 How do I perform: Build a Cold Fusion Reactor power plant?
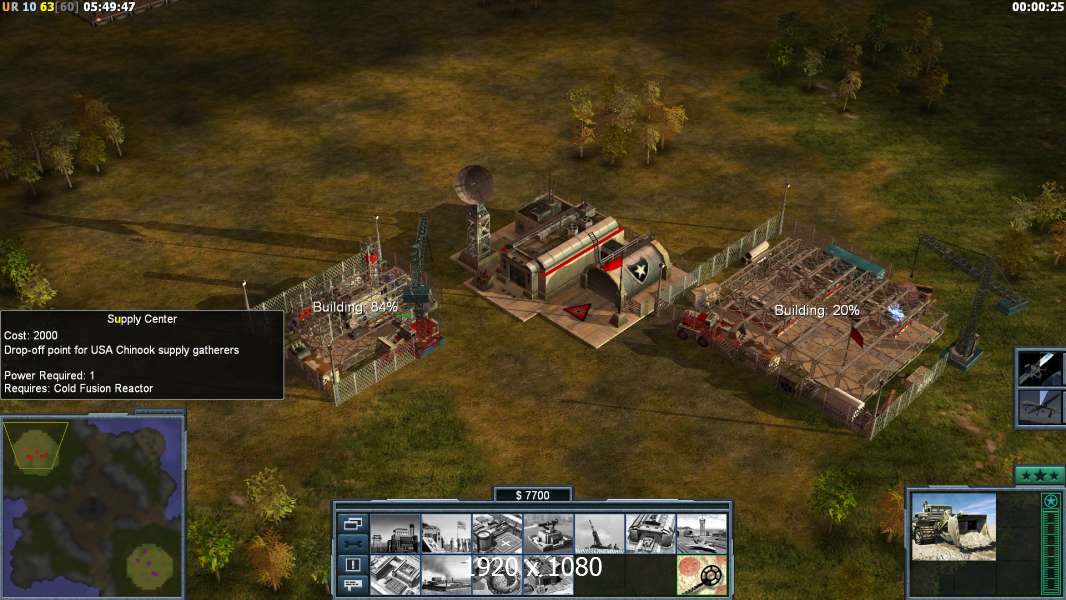coord(394,533)
